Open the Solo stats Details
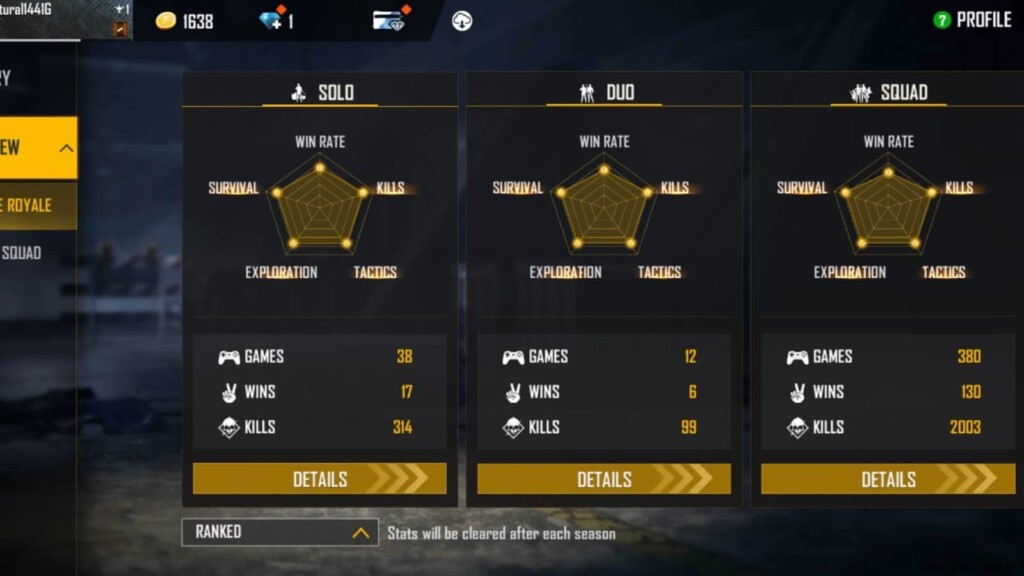The height and width of the screenshot is (576, 1024). click(x=319, y=479)
